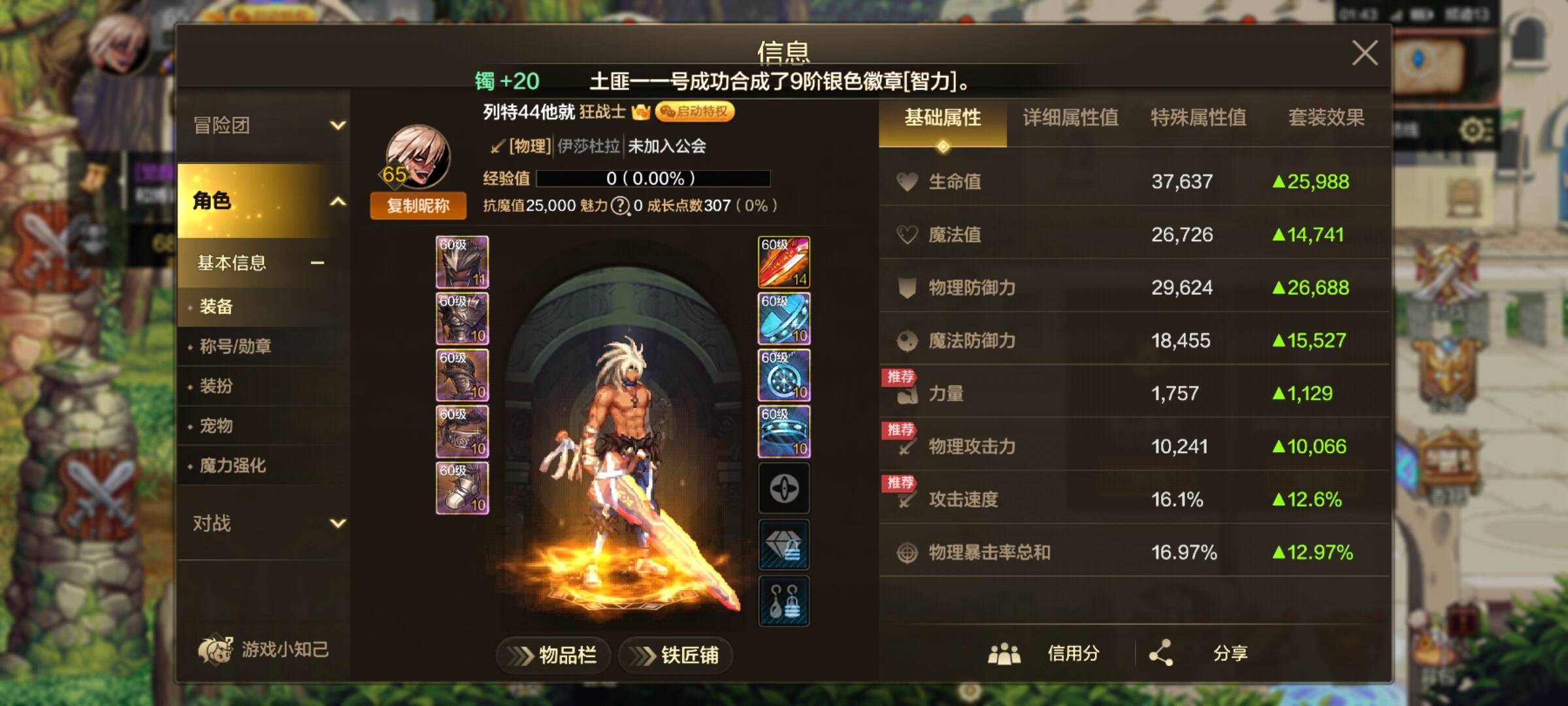Expand the 冒险团 section
The height and width of the screenshot is (706, 1568).
click(x=261, y=126)
